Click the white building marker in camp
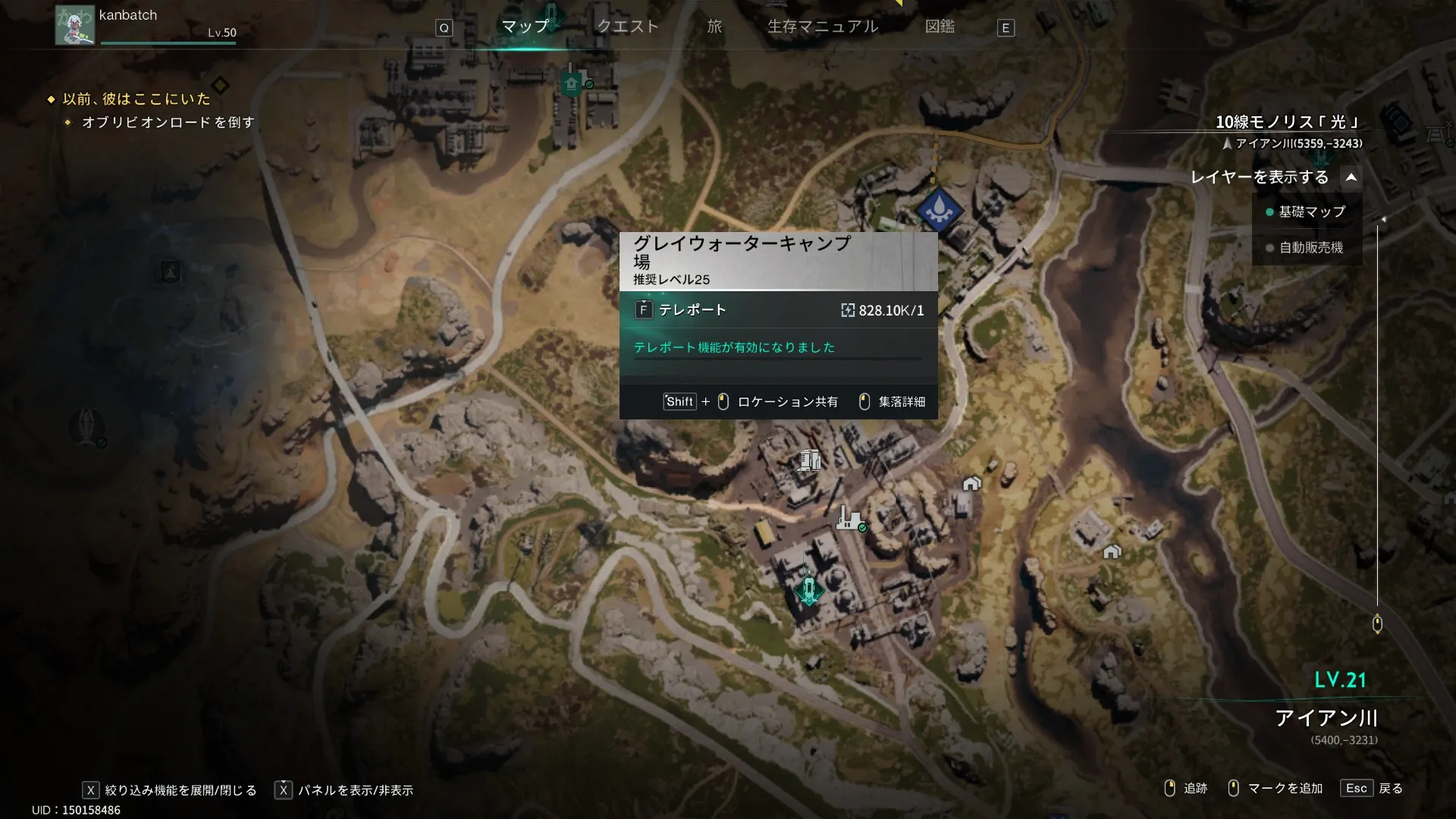 pos(809,460)
